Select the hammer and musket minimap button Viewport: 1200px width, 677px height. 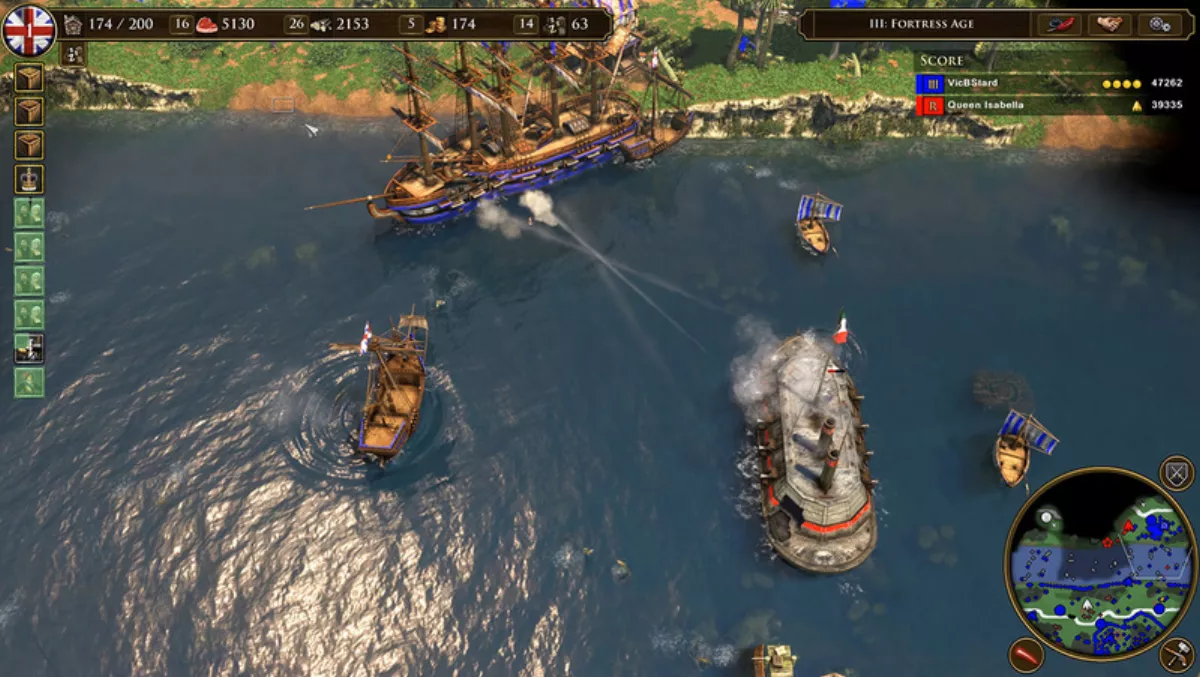1177,655
